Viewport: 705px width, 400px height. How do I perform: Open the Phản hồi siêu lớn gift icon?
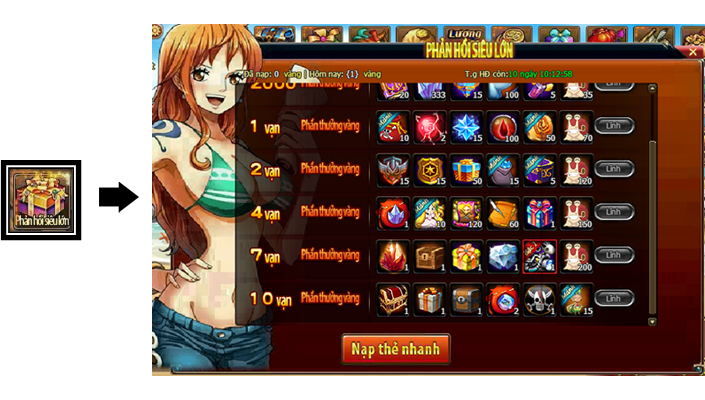pyautogui.click(x=41, y=199)
